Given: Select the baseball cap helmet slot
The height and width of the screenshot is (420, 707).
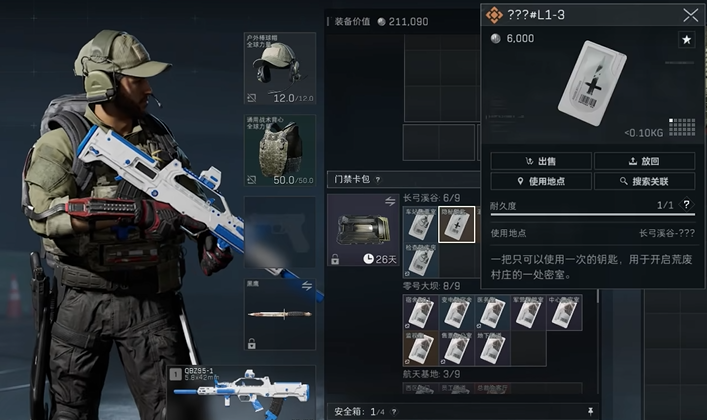Looking at the screenshot, I should tap(280, 69).
